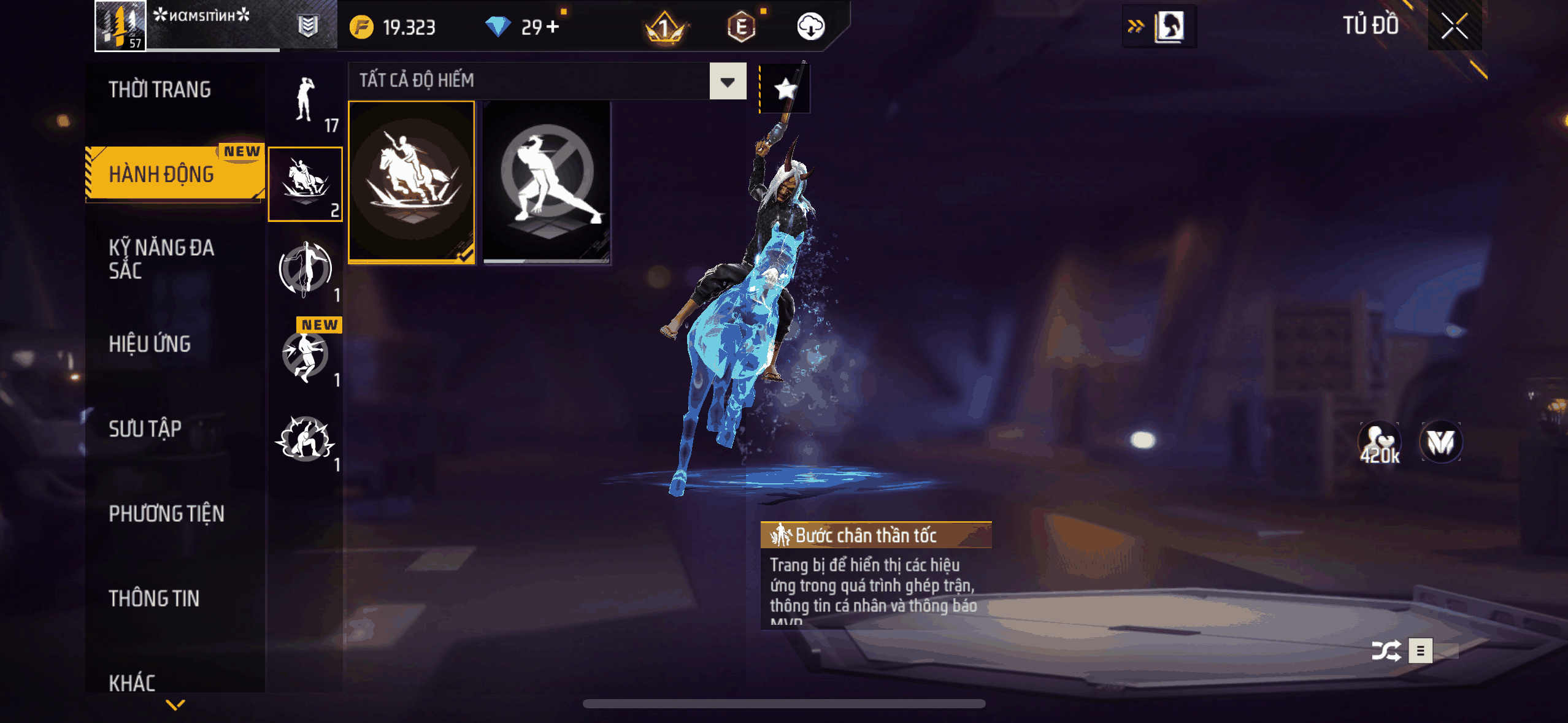
Task: Close the Tủ Đồ wardrobe screen
Action: pyautogui.click(x=1454, y=26)
